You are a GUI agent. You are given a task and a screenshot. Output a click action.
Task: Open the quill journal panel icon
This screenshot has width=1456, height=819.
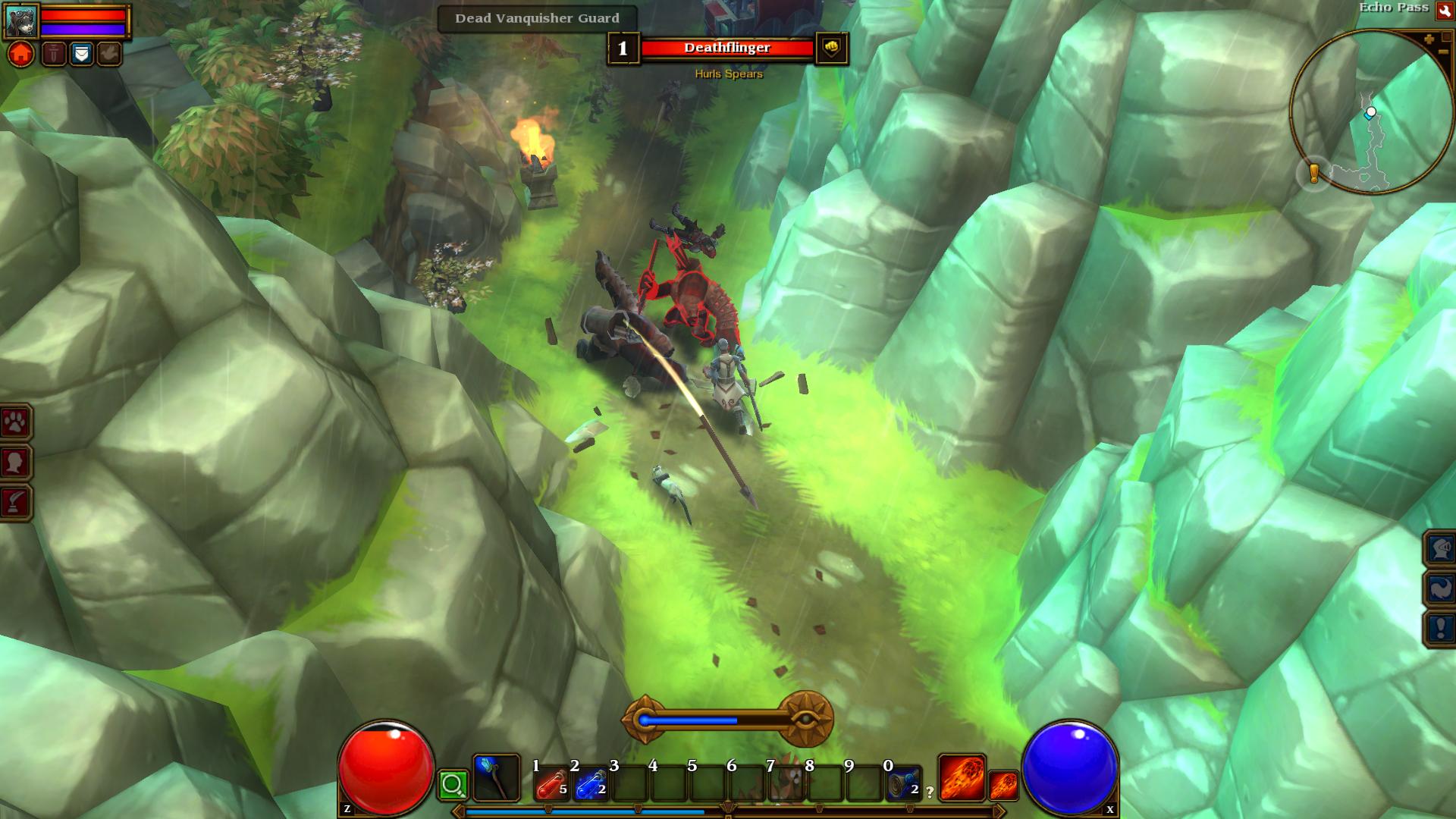tap(15, 501)
